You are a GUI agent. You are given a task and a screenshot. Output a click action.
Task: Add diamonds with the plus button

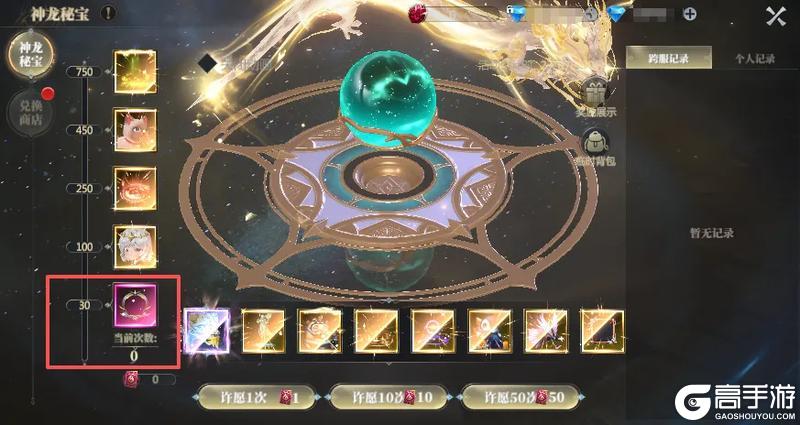[x=686, y=15]
